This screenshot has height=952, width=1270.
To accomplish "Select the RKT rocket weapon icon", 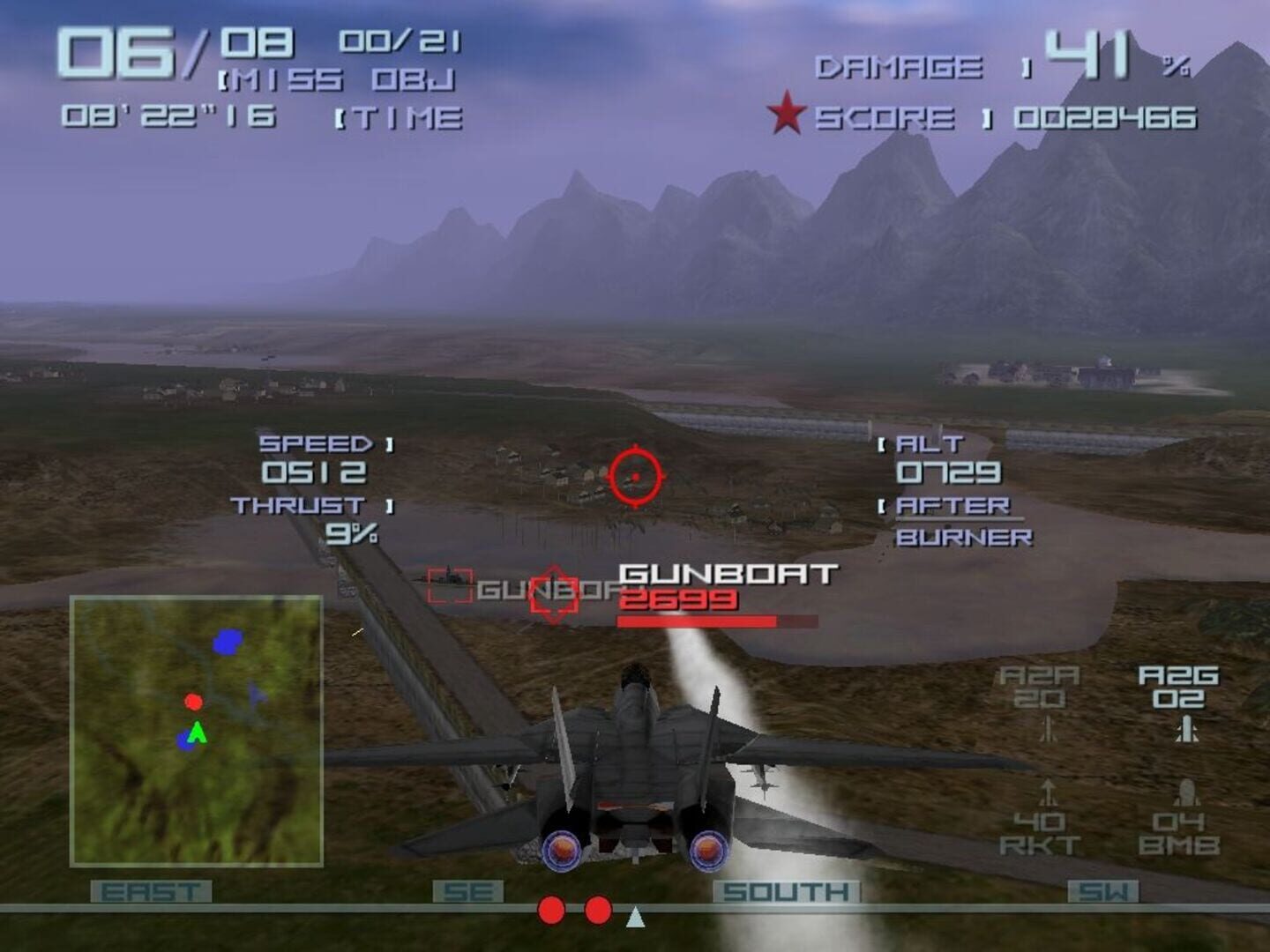I will point(1049,792).
